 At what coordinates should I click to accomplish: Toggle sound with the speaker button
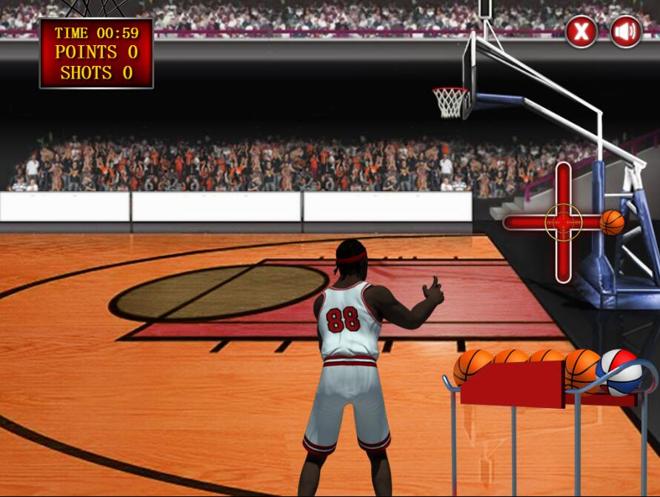tap(626, 31)
